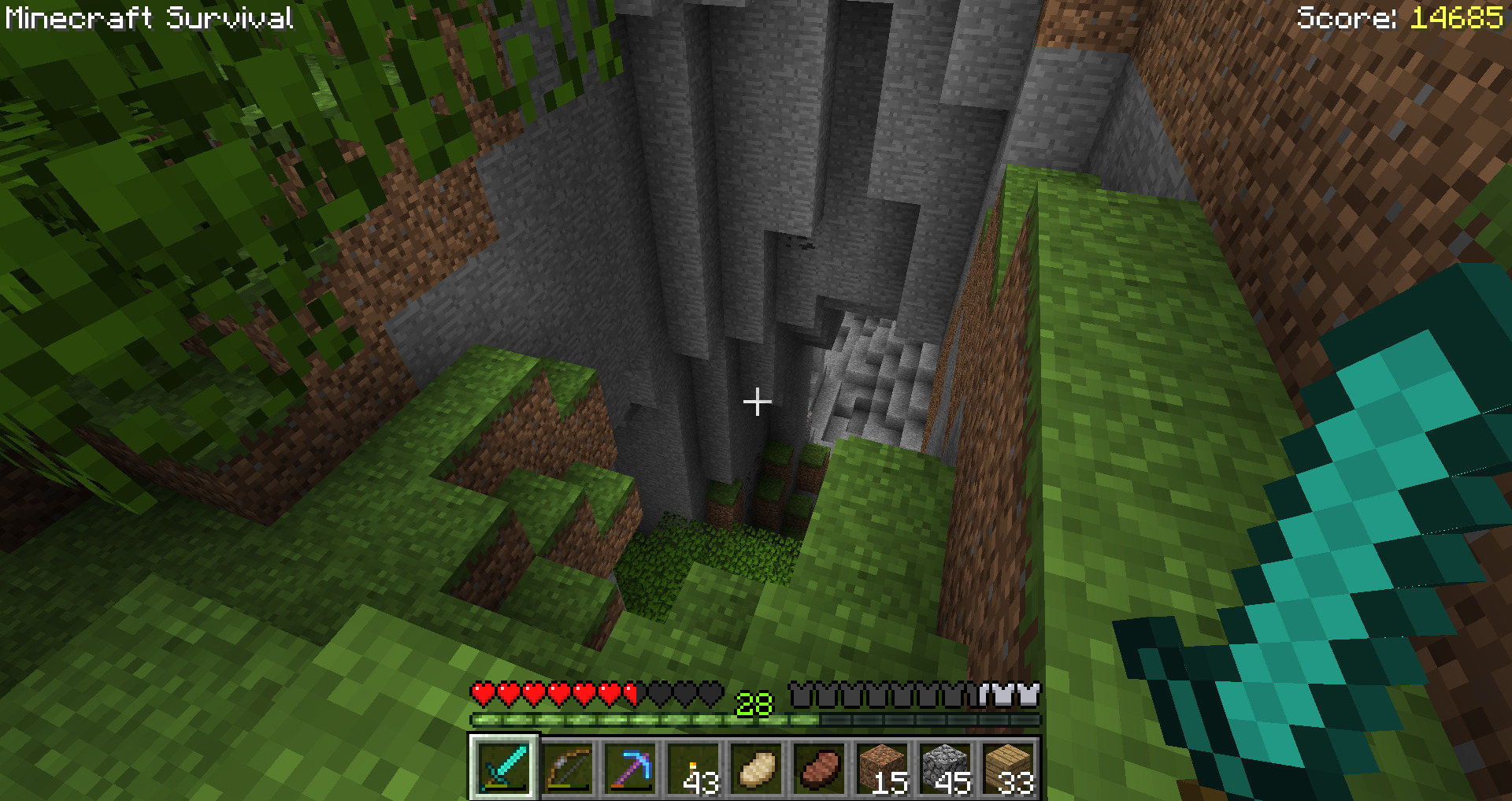Switch to the oak planks slot
This screenshot has width=1512, height=801.
coord(1009,767)
